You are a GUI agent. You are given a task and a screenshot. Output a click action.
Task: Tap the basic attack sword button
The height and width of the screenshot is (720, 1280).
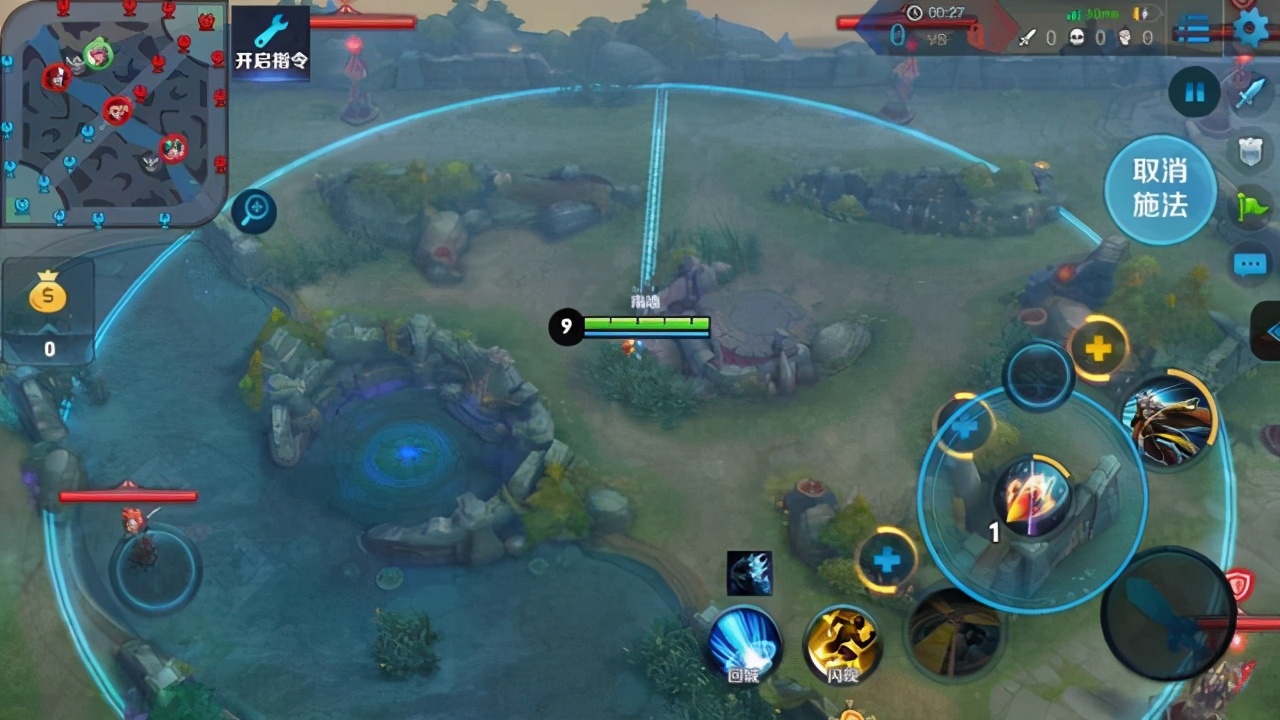[1168, 613]
